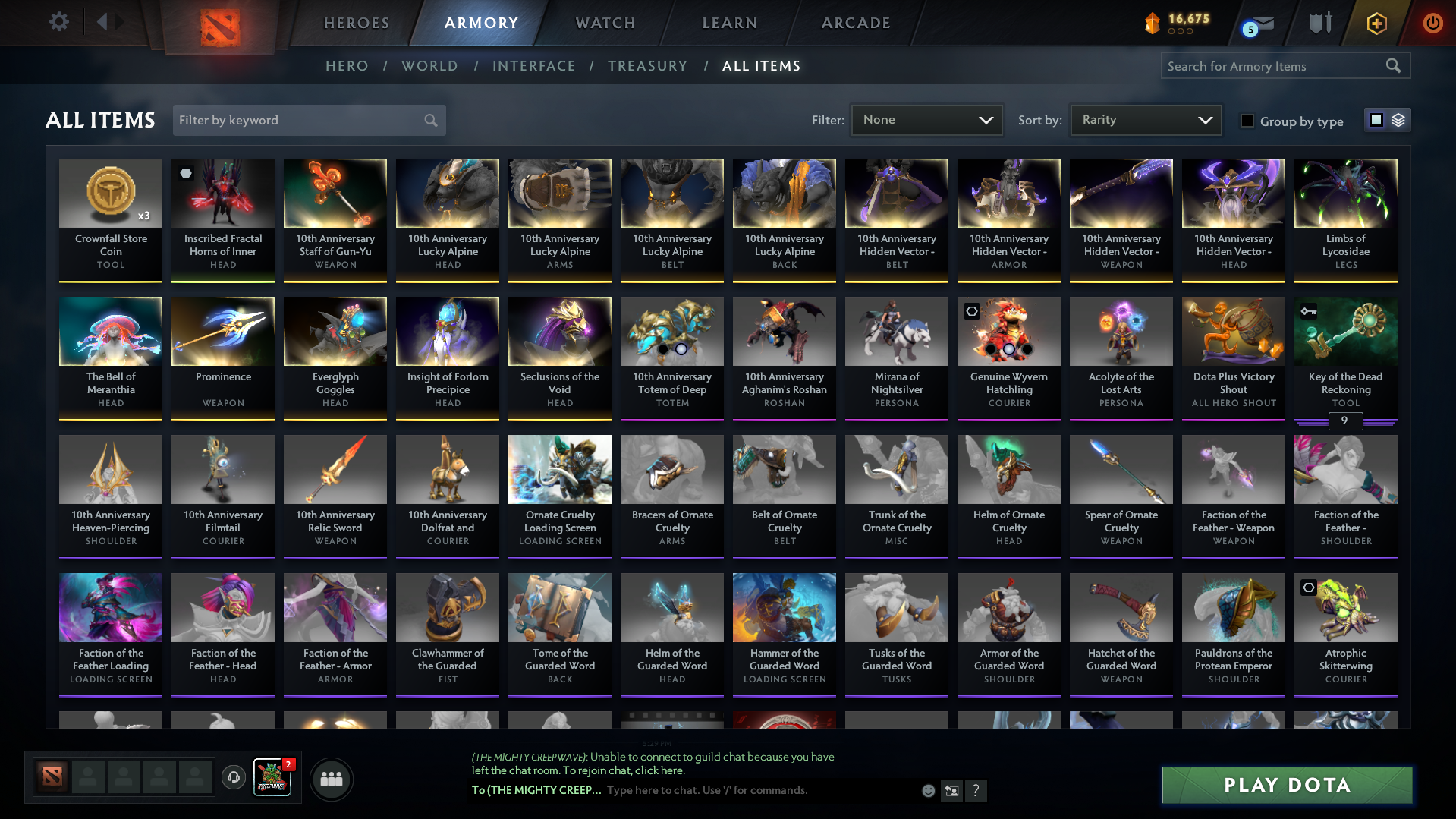Open the settings gear
The height and width of the screenshot is (819, 1456).
pos(59,22)
